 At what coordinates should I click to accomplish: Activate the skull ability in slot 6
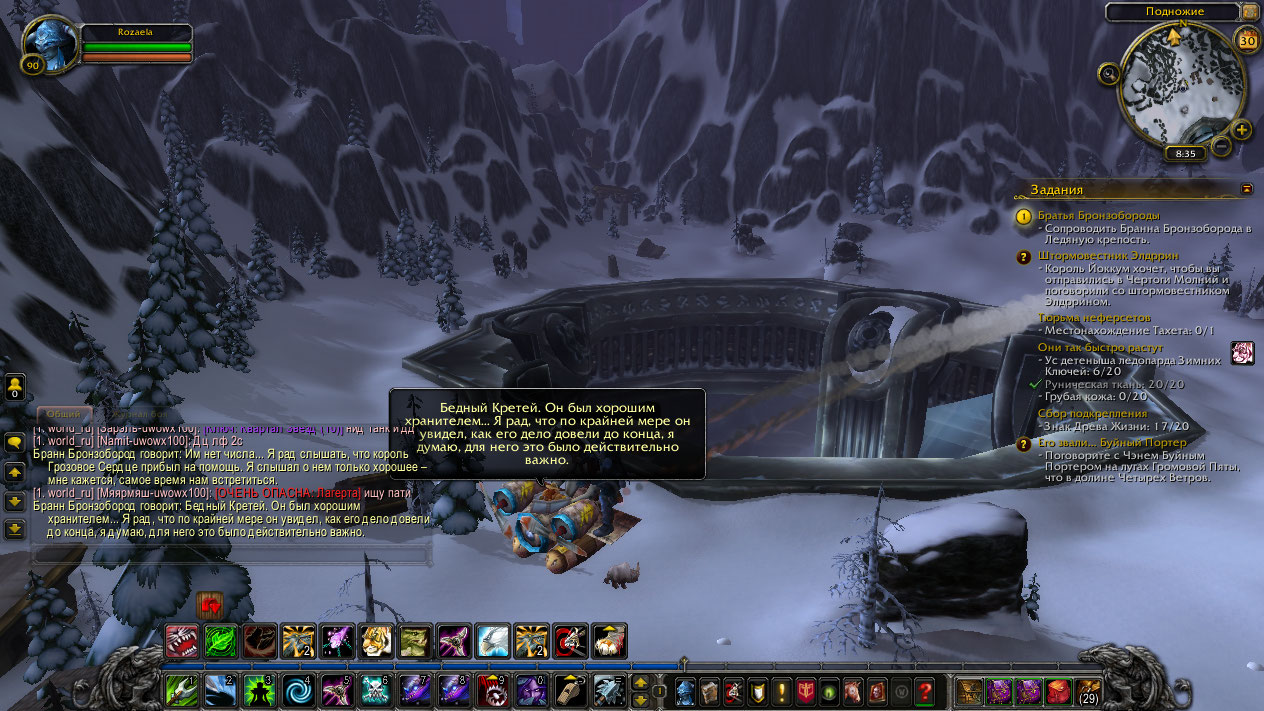pyautogui.click(x=376, y=691)
